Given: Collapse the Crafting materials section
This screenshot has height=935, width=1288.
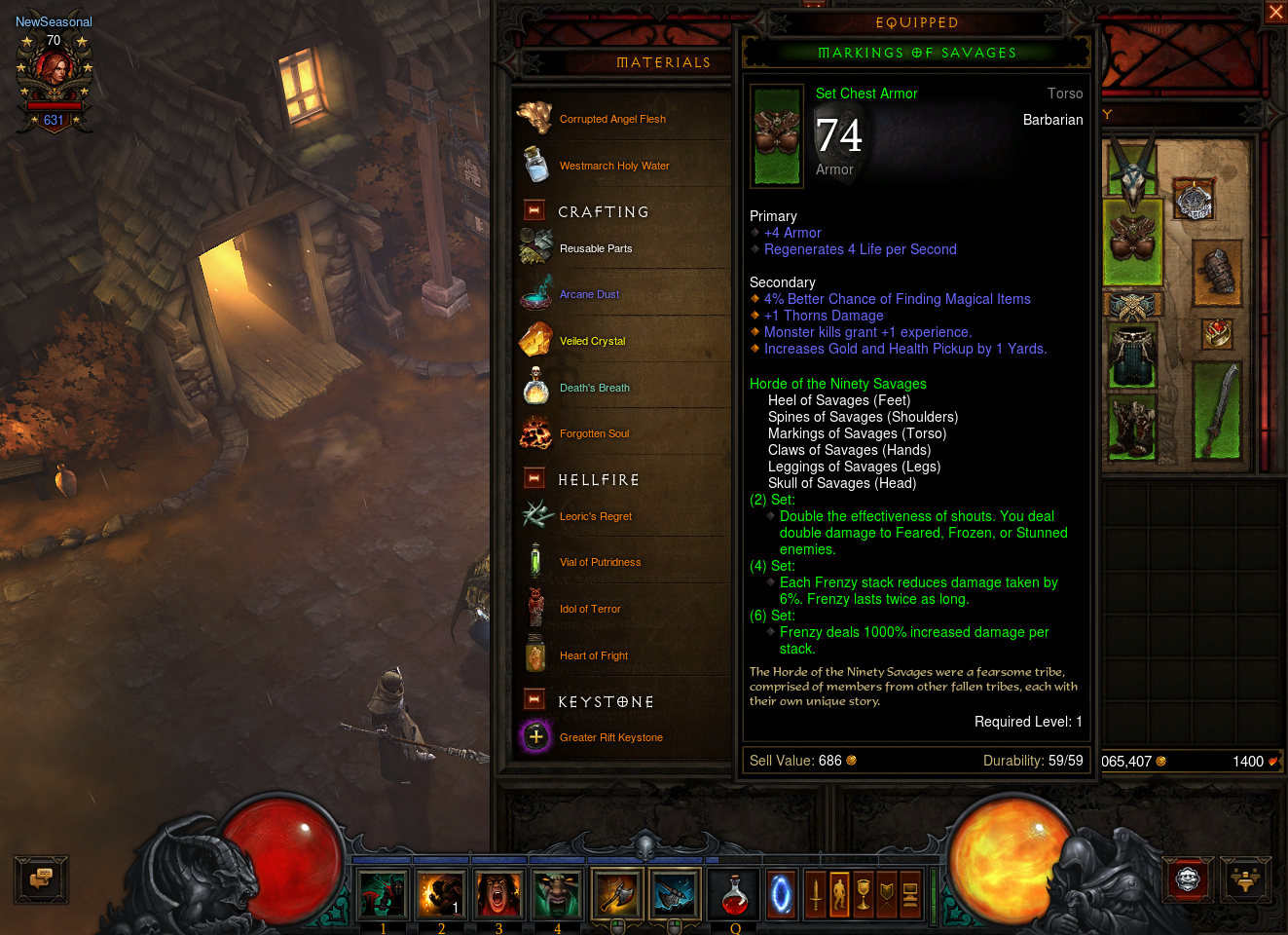Looking at the screenshot, I should pos(534,210).
